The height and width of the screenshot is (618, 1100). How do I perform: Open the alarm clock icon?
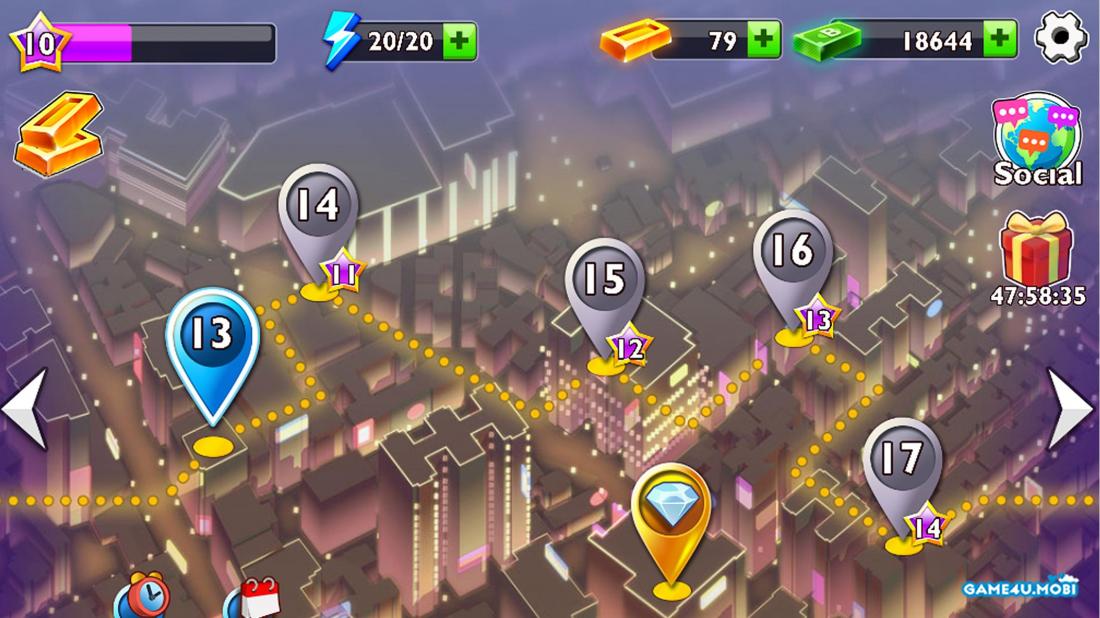click(141, 598)
